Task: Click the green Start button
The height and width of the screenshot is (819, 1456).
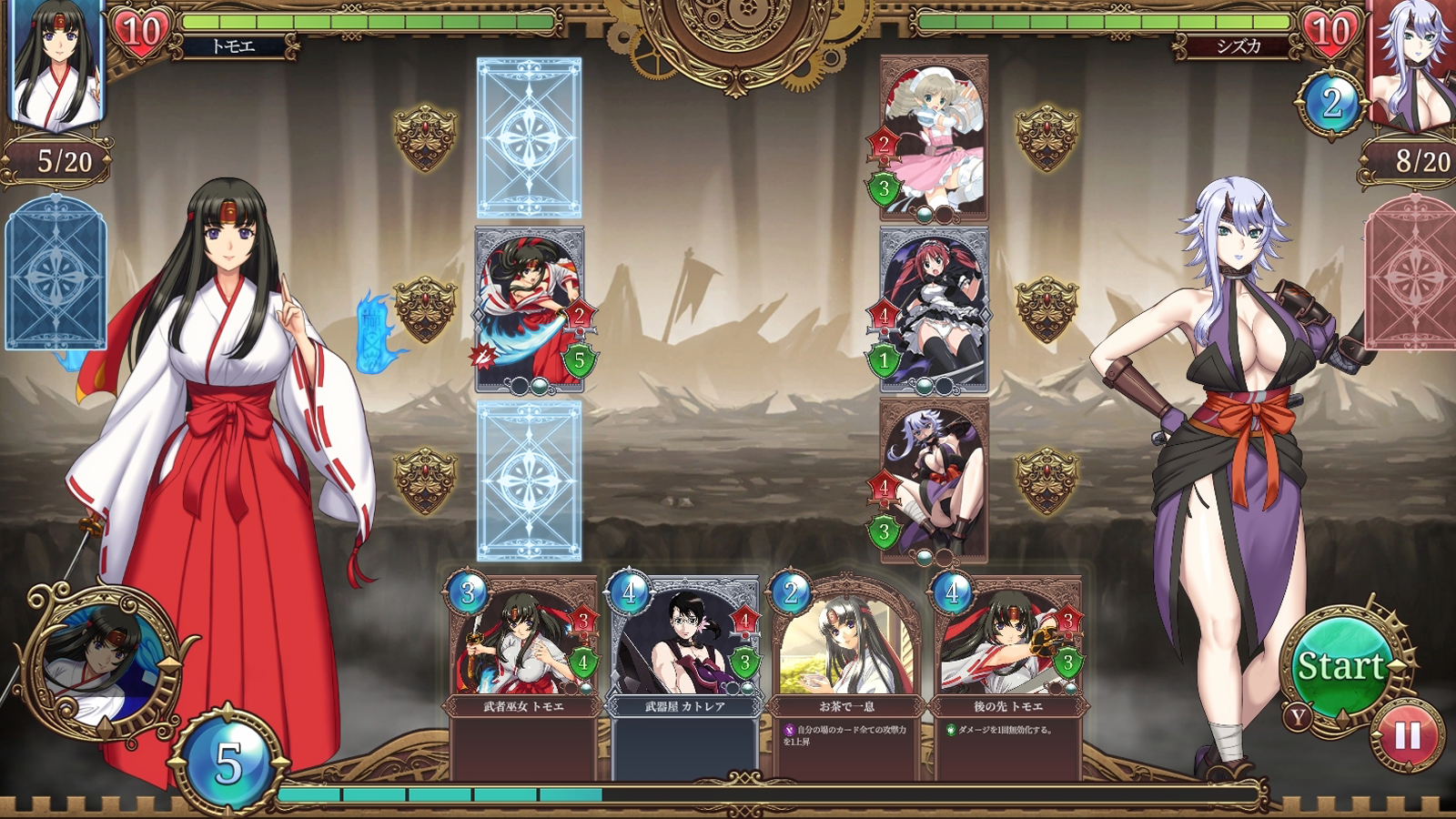Action: pos(1339,667)
